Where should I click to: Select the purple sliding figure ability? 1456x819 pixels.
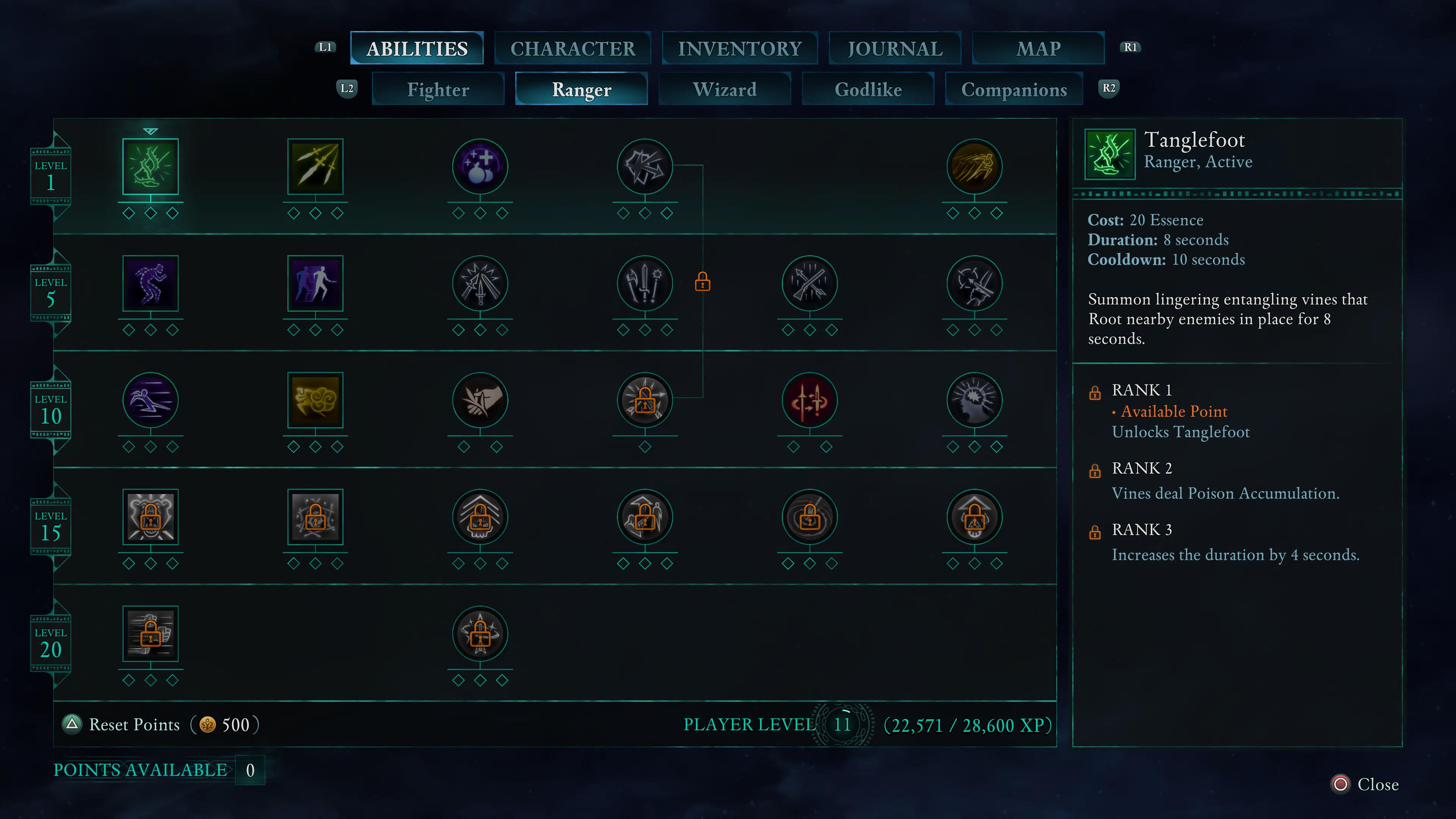[x=151, y=400]
